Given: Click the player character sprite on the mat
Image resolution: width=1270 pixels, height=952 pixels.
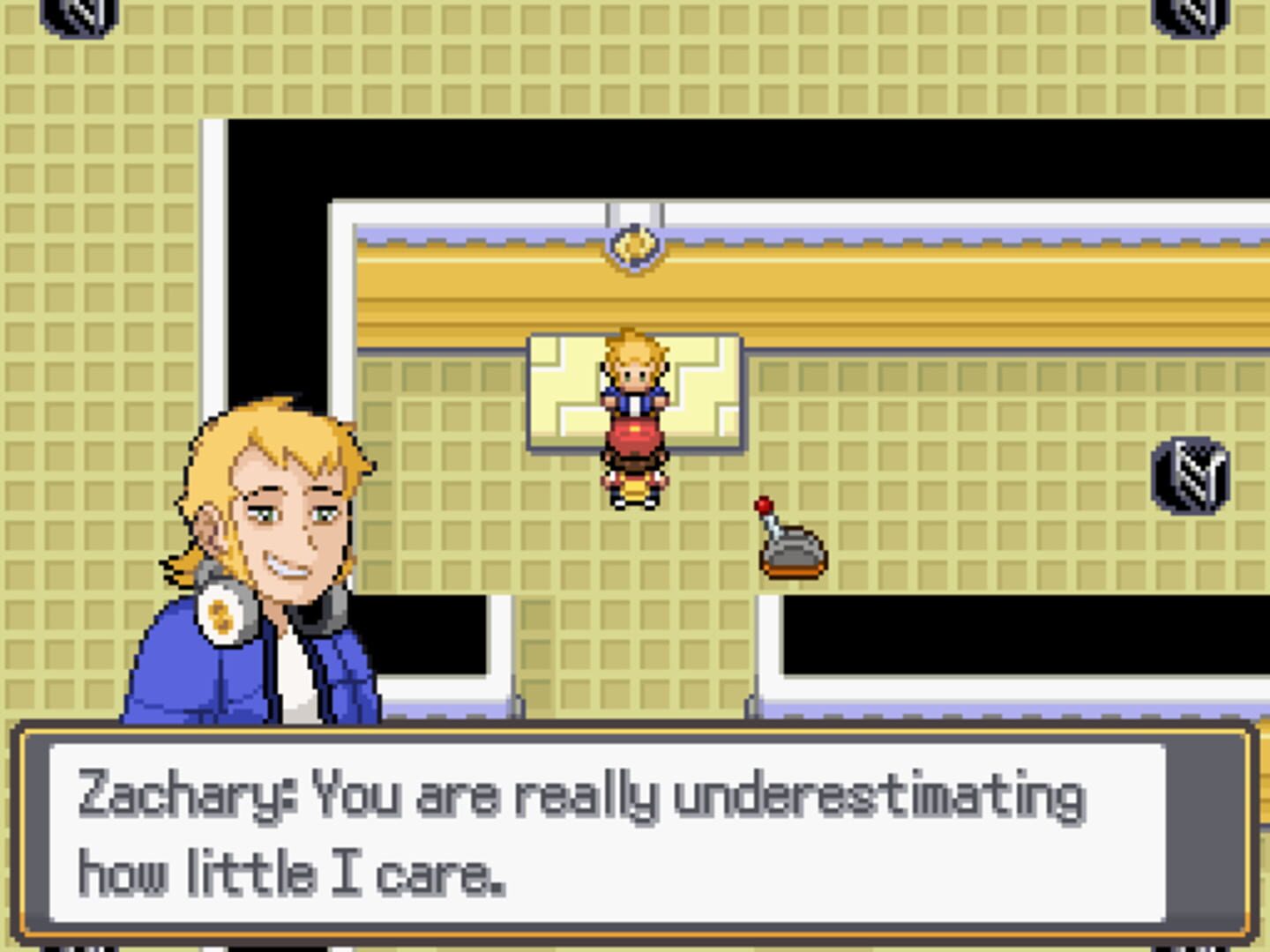Looking at the screenshot, I should pos(634,414).
